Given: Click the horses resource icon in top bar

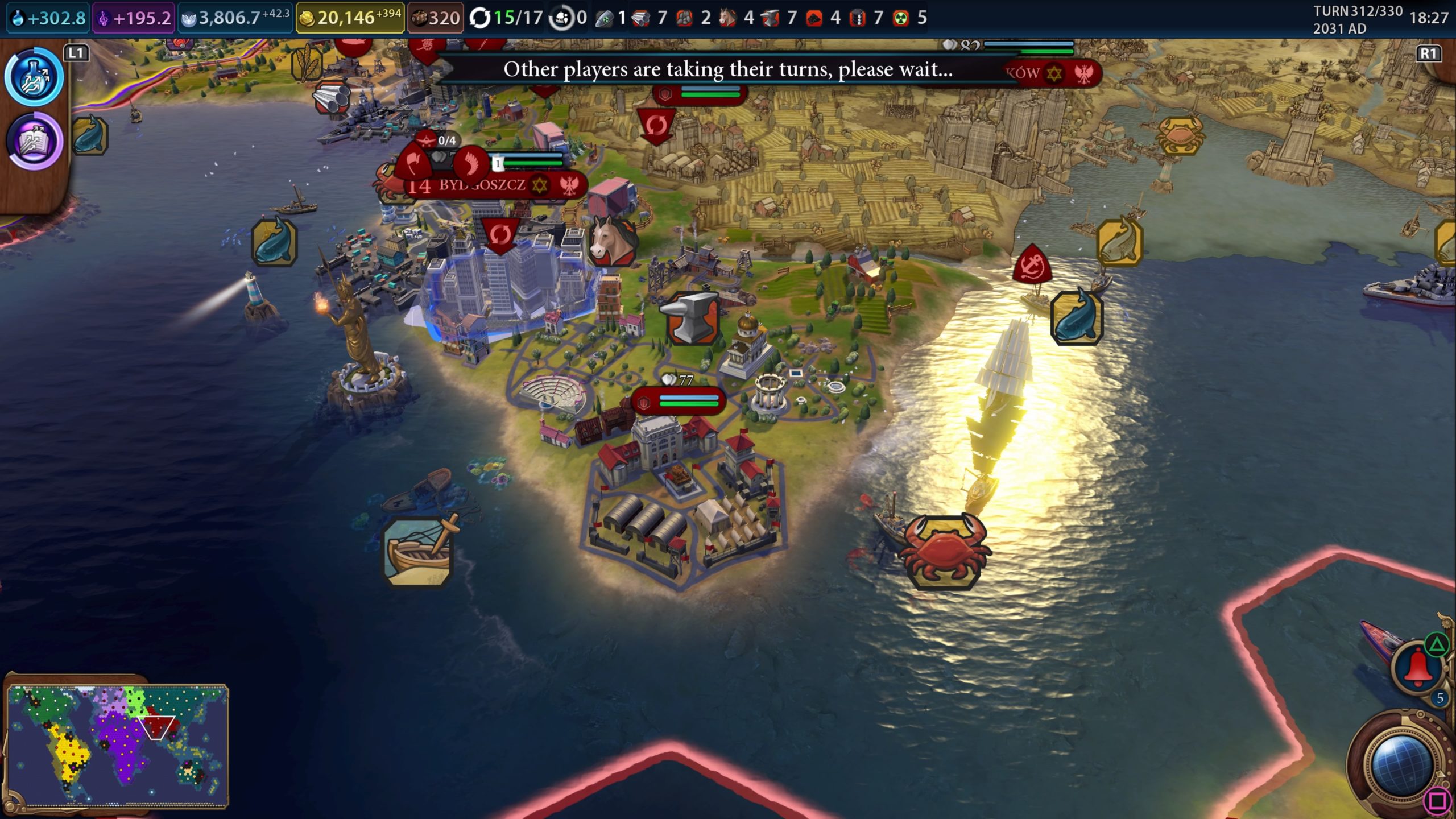Looking at the screenshot, I should click(x=727, y=18).
